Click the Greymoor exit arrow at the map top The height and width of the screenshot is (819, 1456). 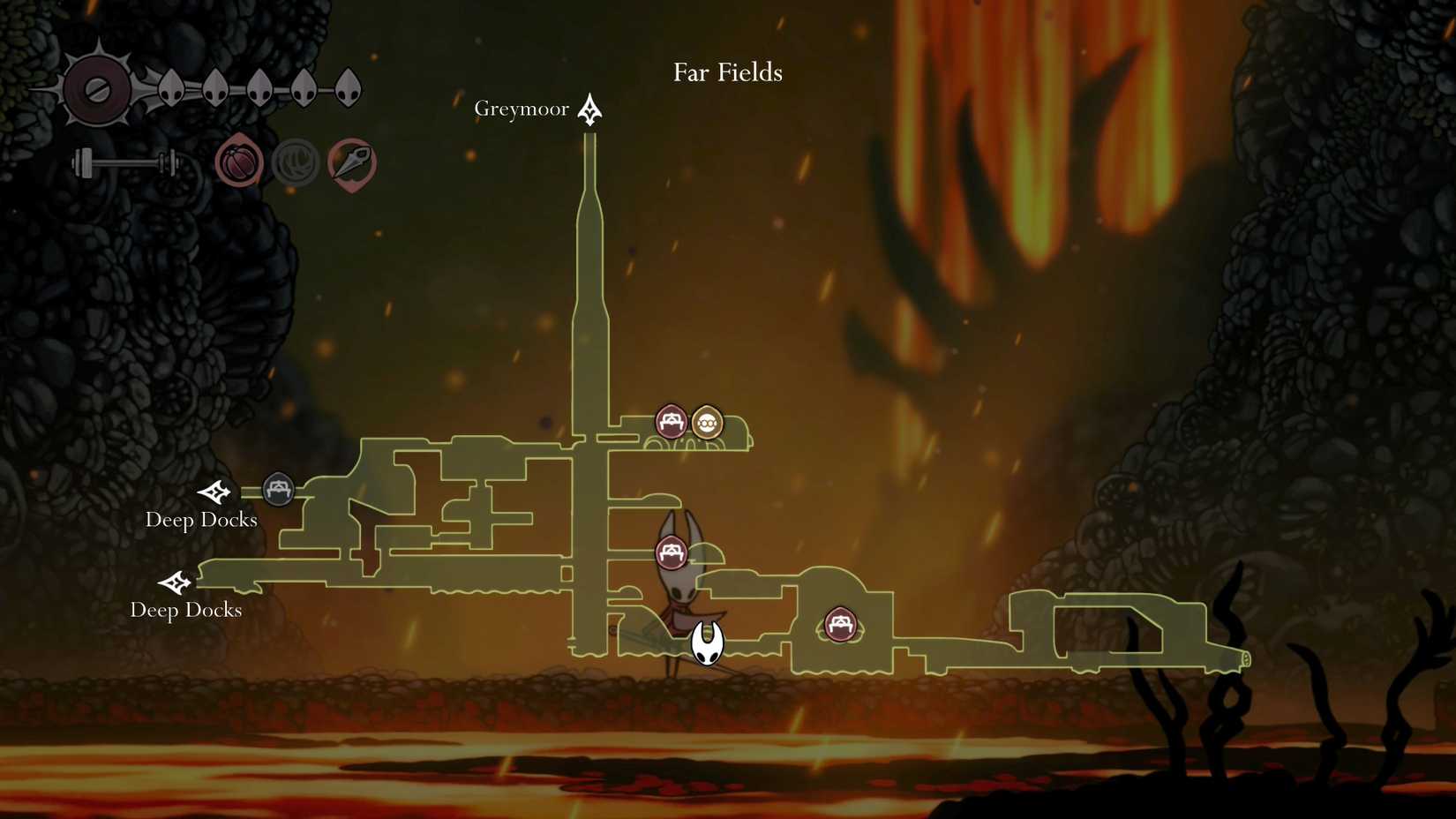click(588, 109)
